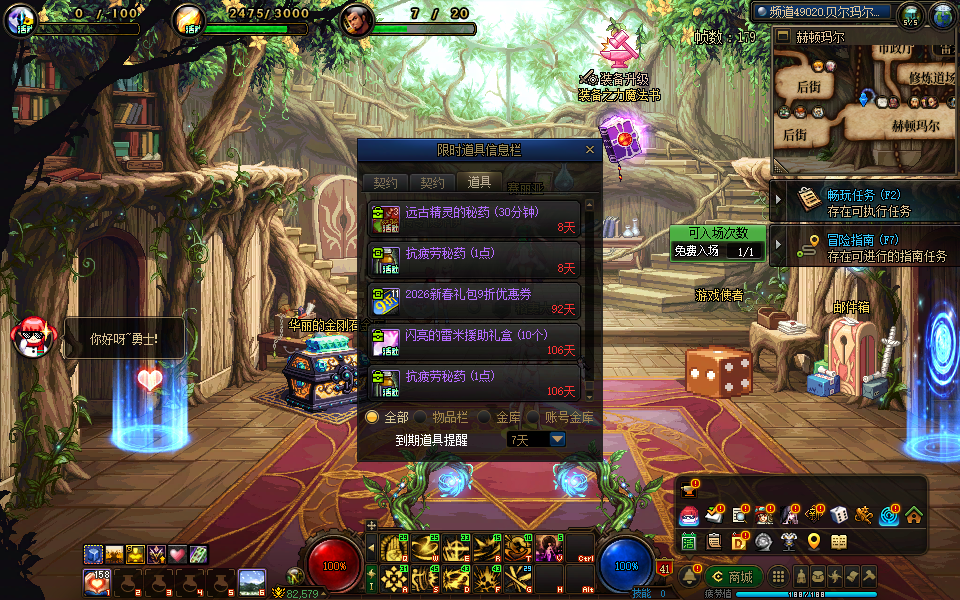The width and height of the screenshot is (960, 600).
Task: Open the square grid menu button
Action: coord(778,577)
